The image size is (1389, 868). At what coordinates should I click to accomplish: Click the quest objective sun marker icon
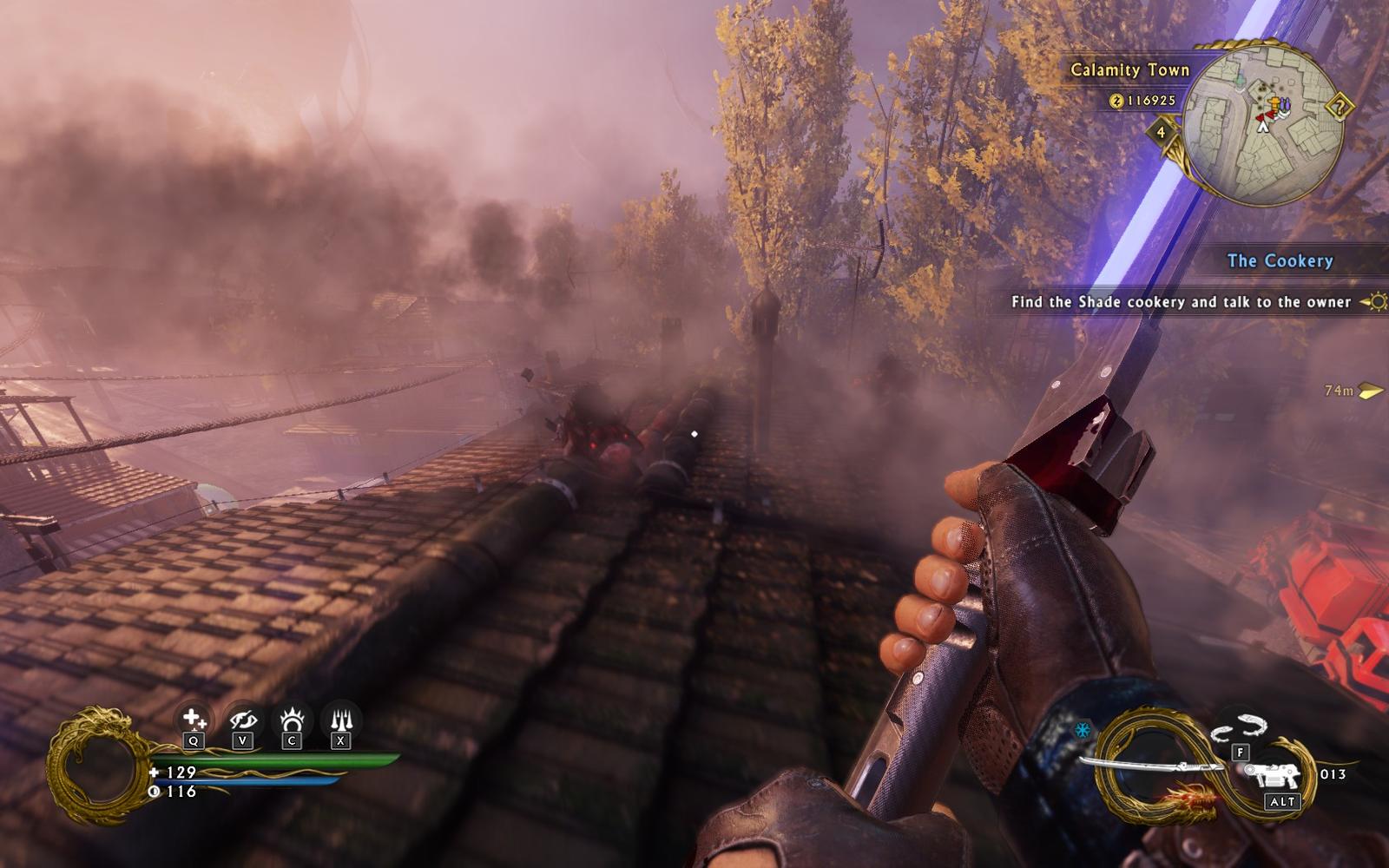(x=1375, y=302)
